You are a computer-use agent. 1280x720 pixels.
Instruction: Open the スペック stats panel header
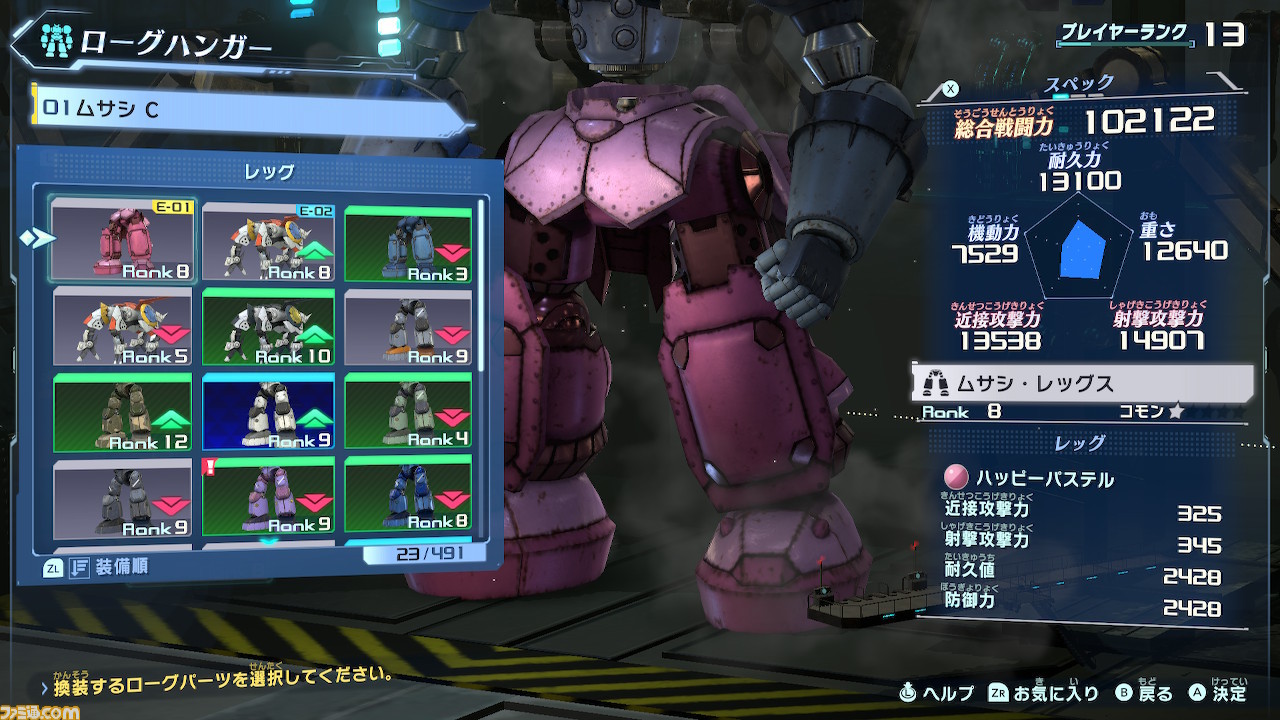pos(1080,84)
